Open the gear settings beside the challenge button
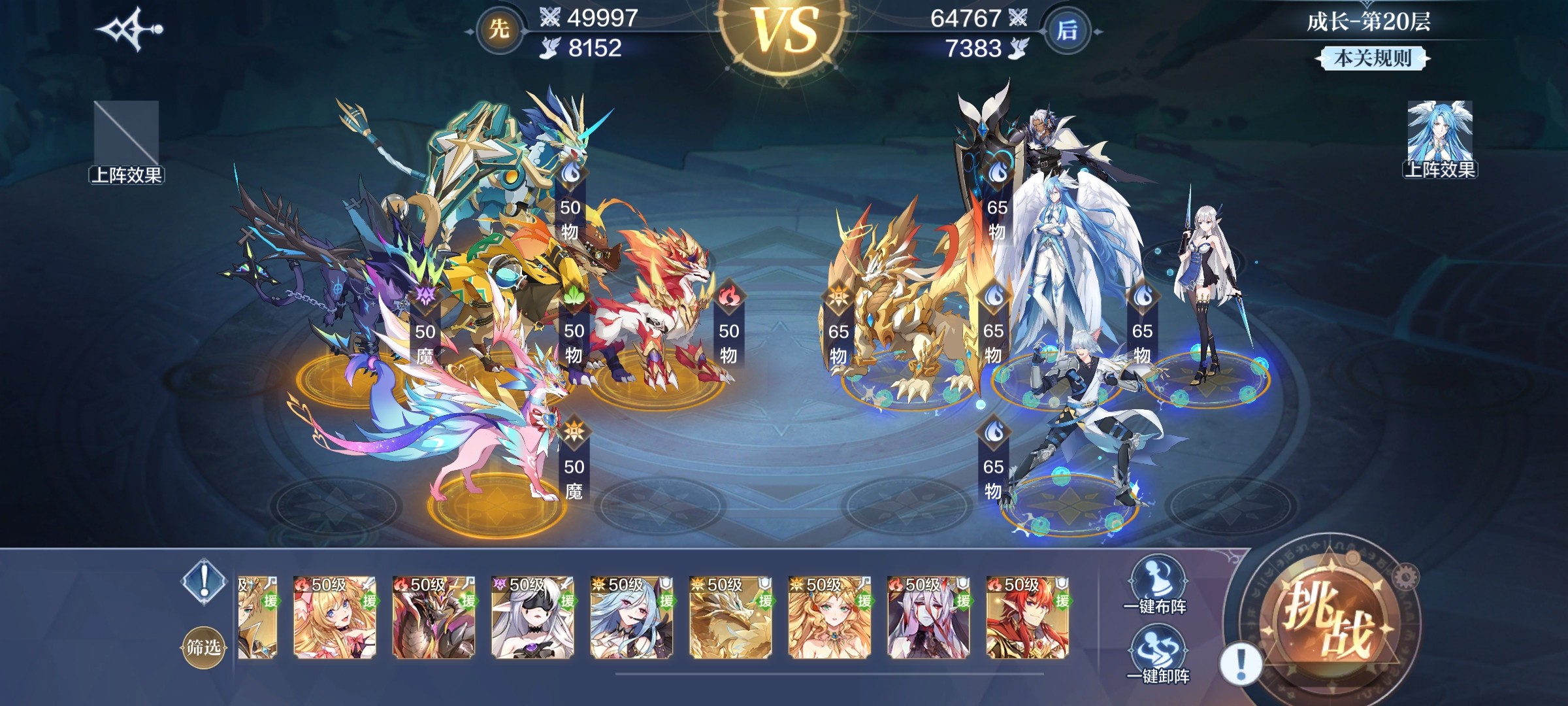The image size is (1568, 706). (1407, 576)
